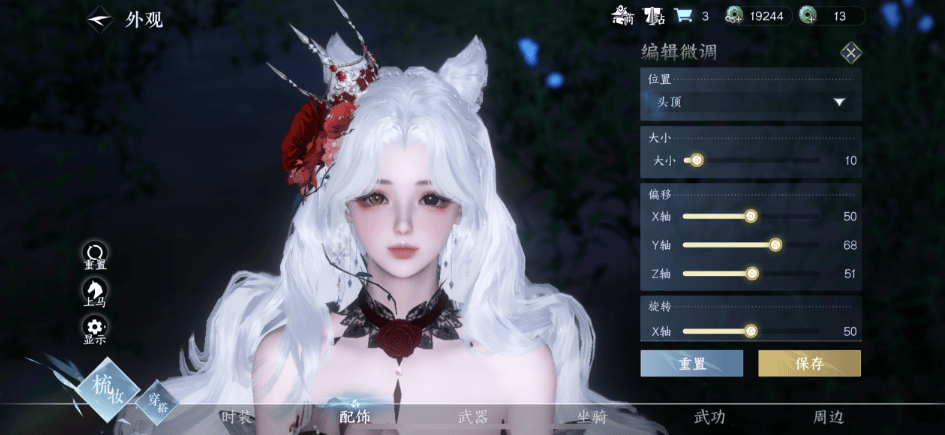Image resolution: width=945 pixels, height=435 pixels.
Task: Click the offset Y轴 slider handle
Action: point(774,245)
